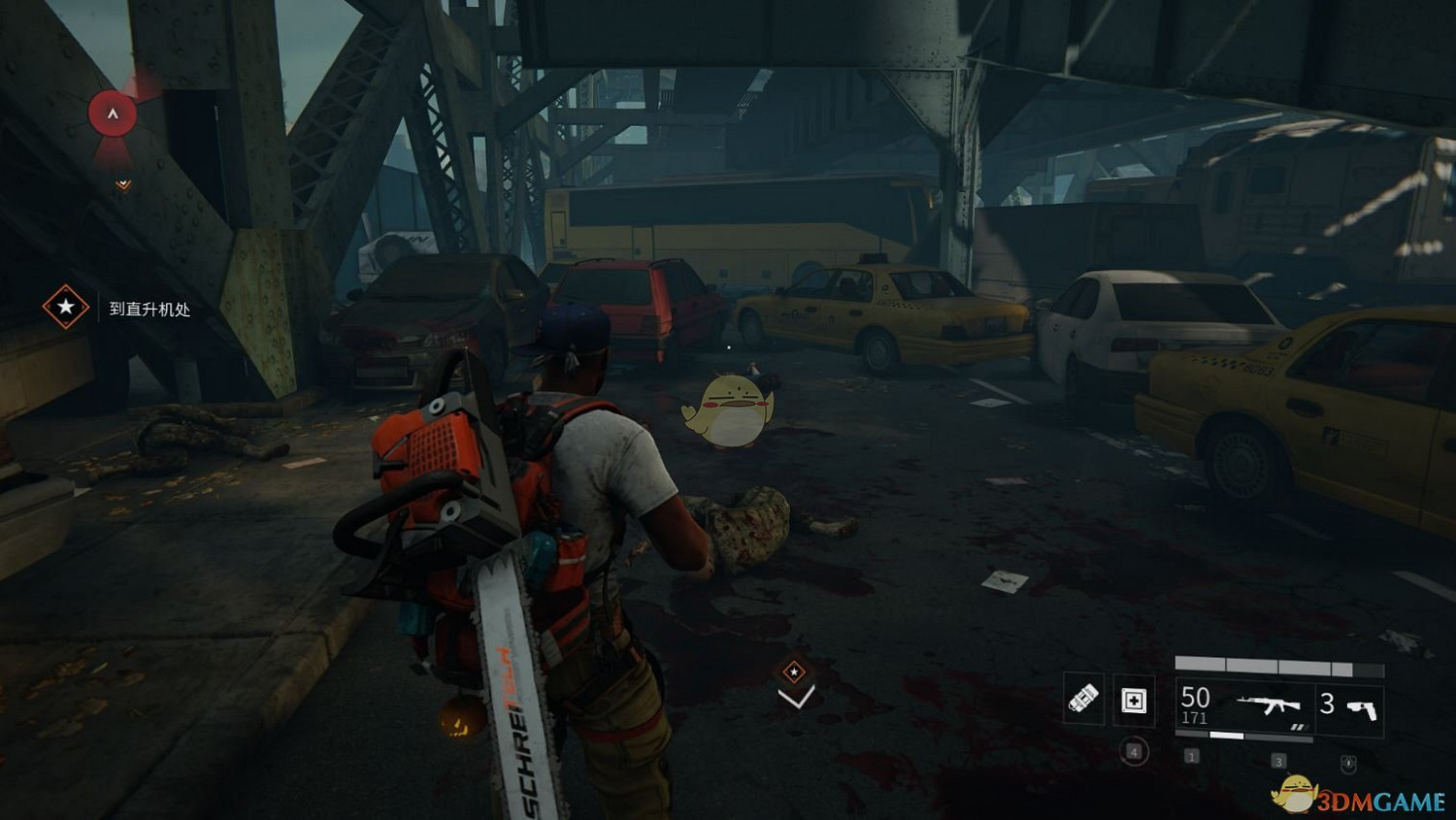Select the explosive equipment slot

pos(1083,699)
